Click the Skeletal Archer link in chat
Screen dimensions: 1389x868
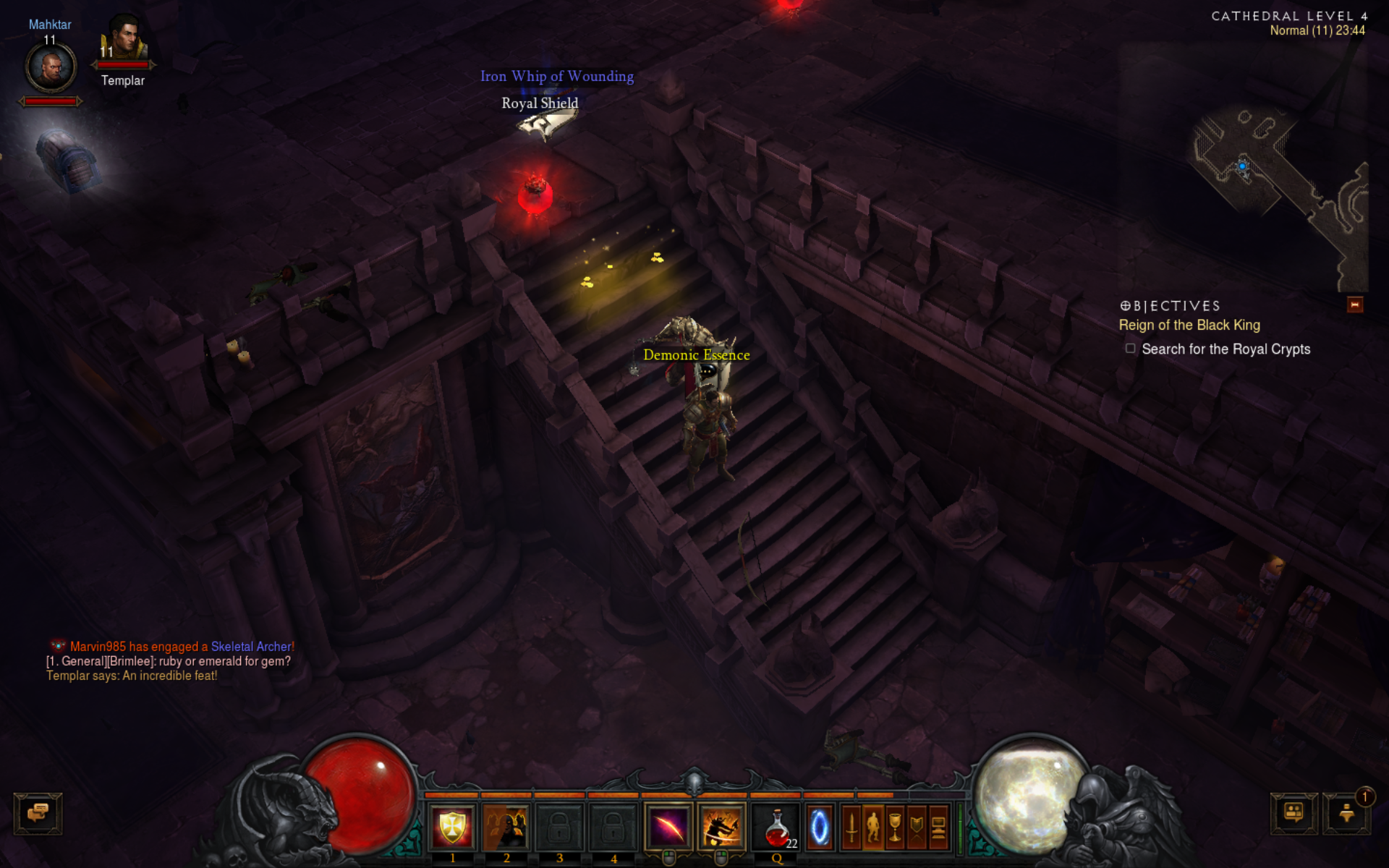coord(252,647)
